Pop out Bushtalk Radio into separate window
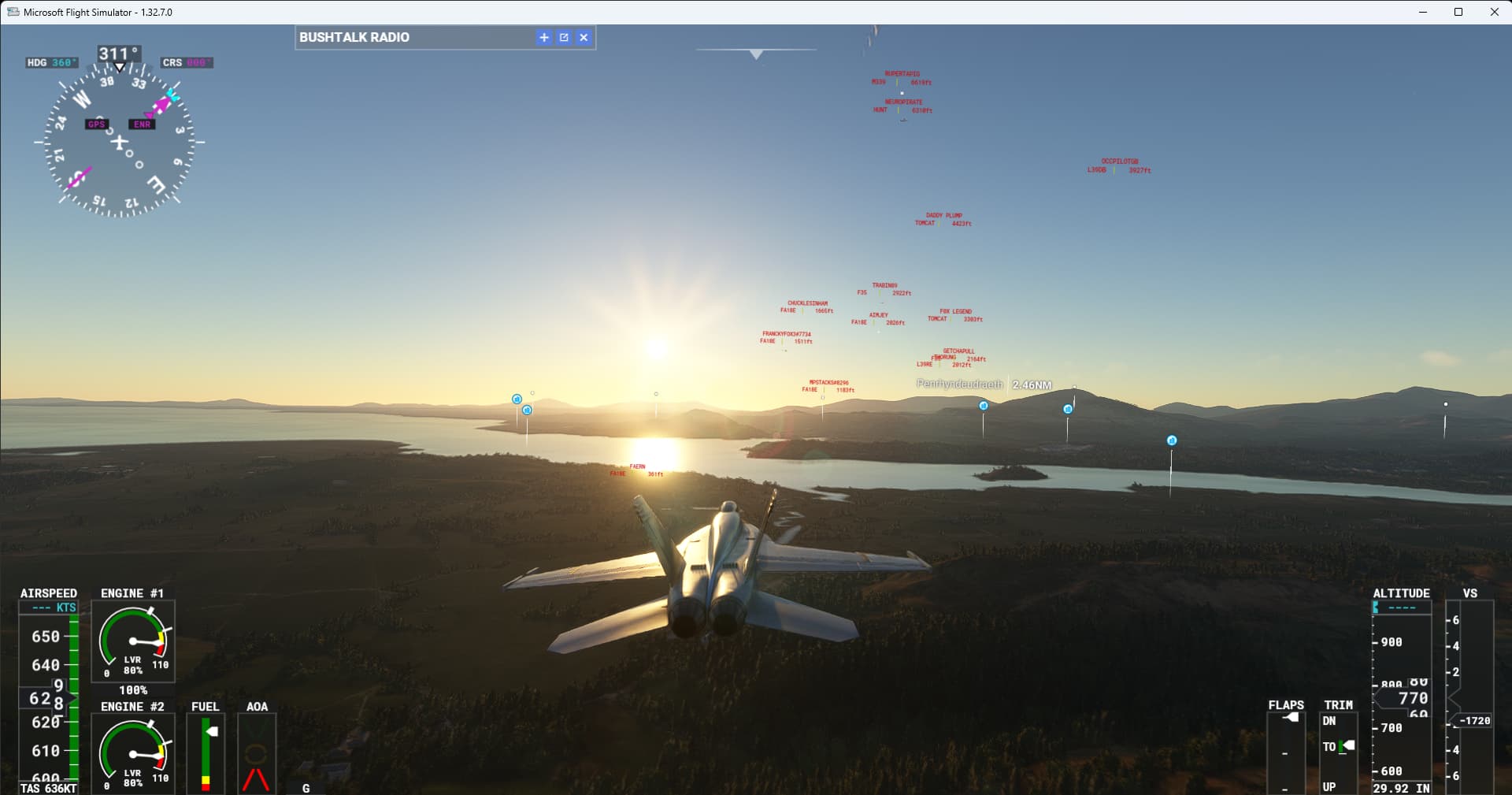1512x795 pixels. (x=564, y=37)
